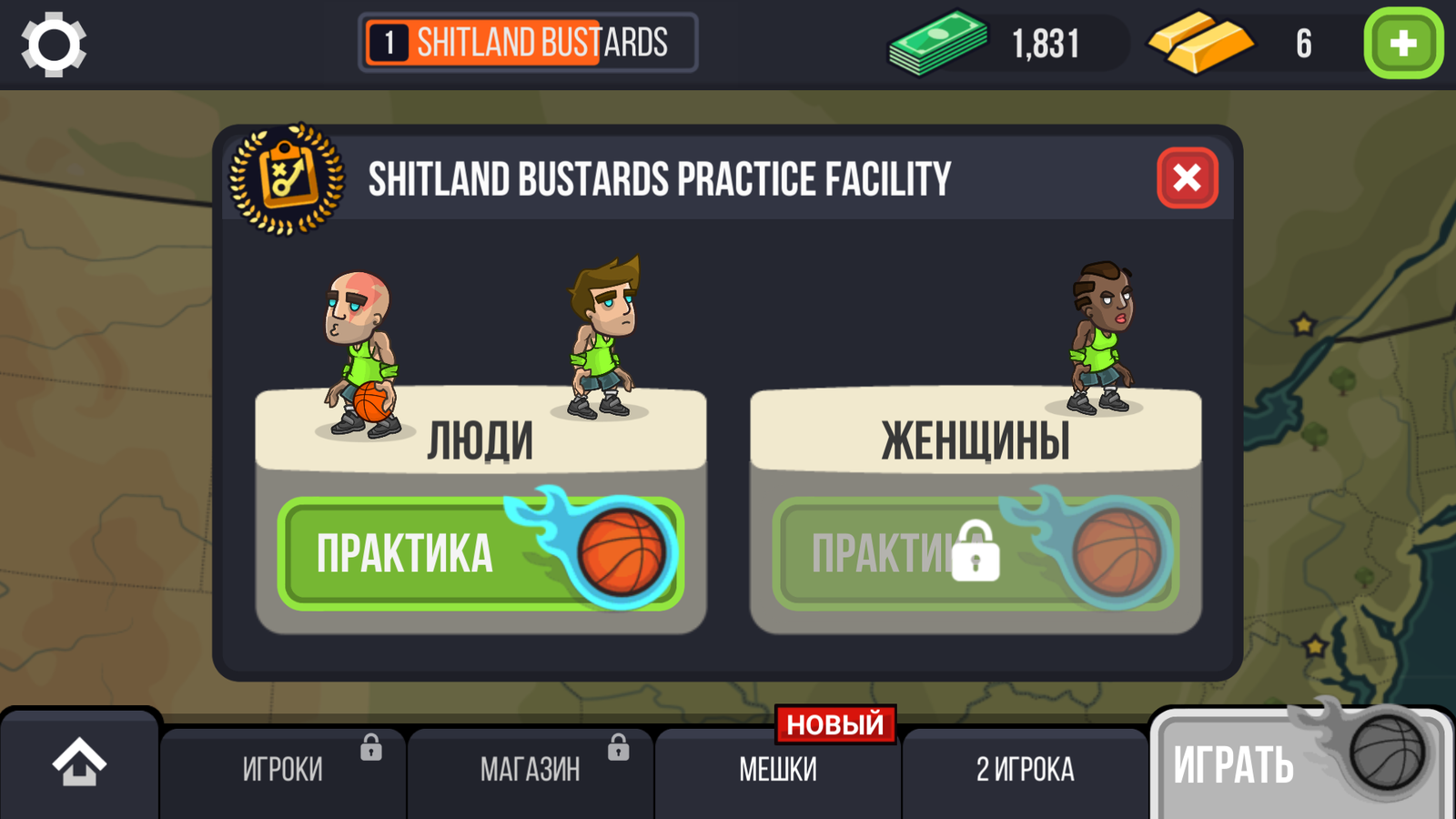This screenshot has width=1456, height=819.
Task: Add currency with the green plus button
Action: point(1402,44)
